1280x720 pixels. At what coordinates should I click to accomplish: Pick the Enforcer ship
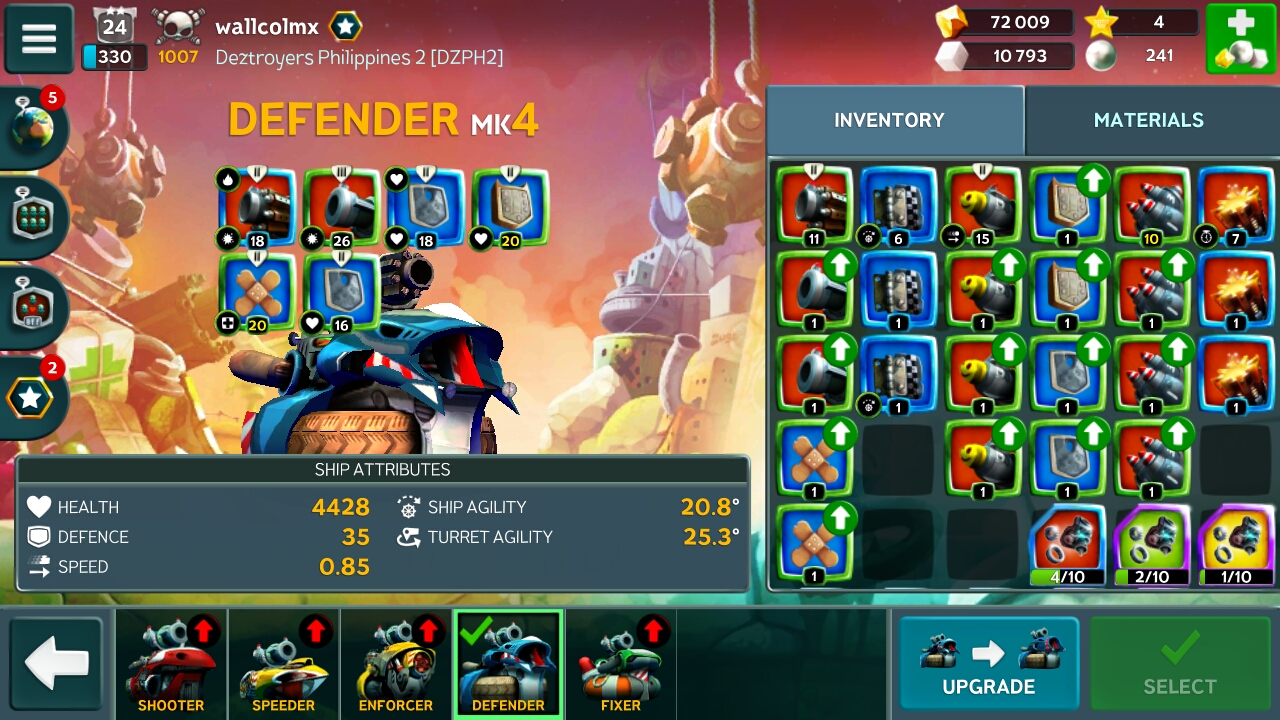pyautogui.click(x=396, y=664)
